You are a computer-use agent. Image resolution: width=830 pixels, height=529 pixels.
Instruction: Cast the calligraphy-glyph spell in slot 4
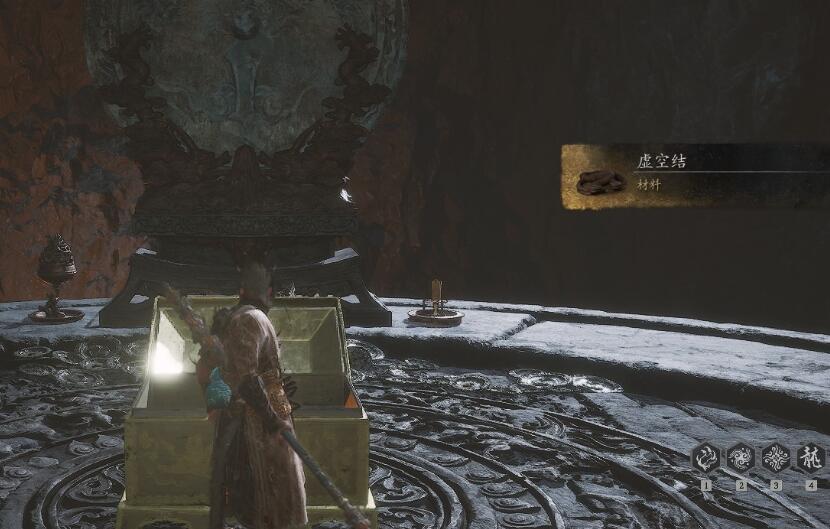(x=811, y=459)
